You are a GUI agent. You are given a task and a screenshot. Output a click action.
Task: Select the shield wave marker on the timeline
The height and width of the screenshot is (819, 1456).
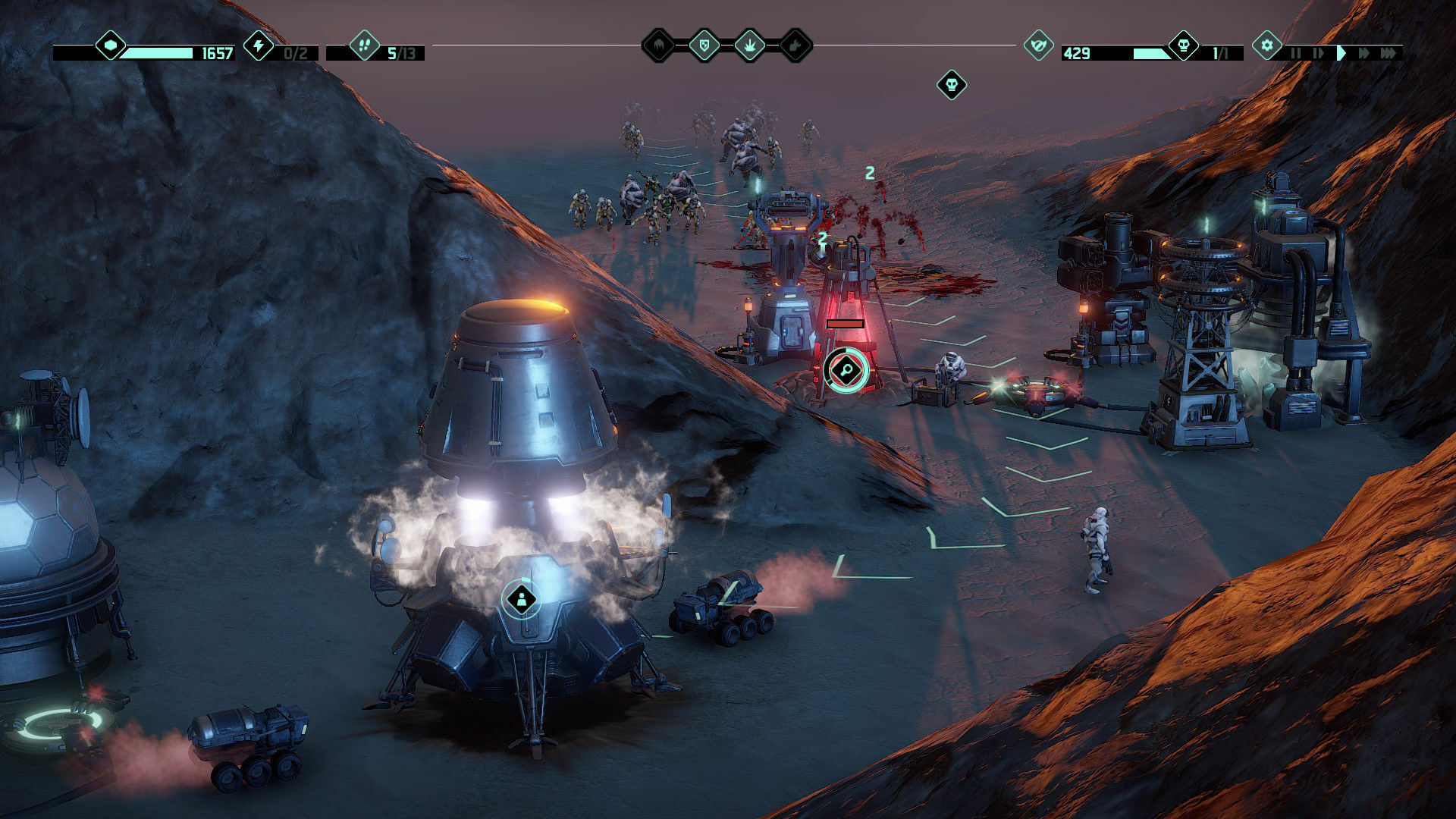pyautogui.click(x=703, y=45)
